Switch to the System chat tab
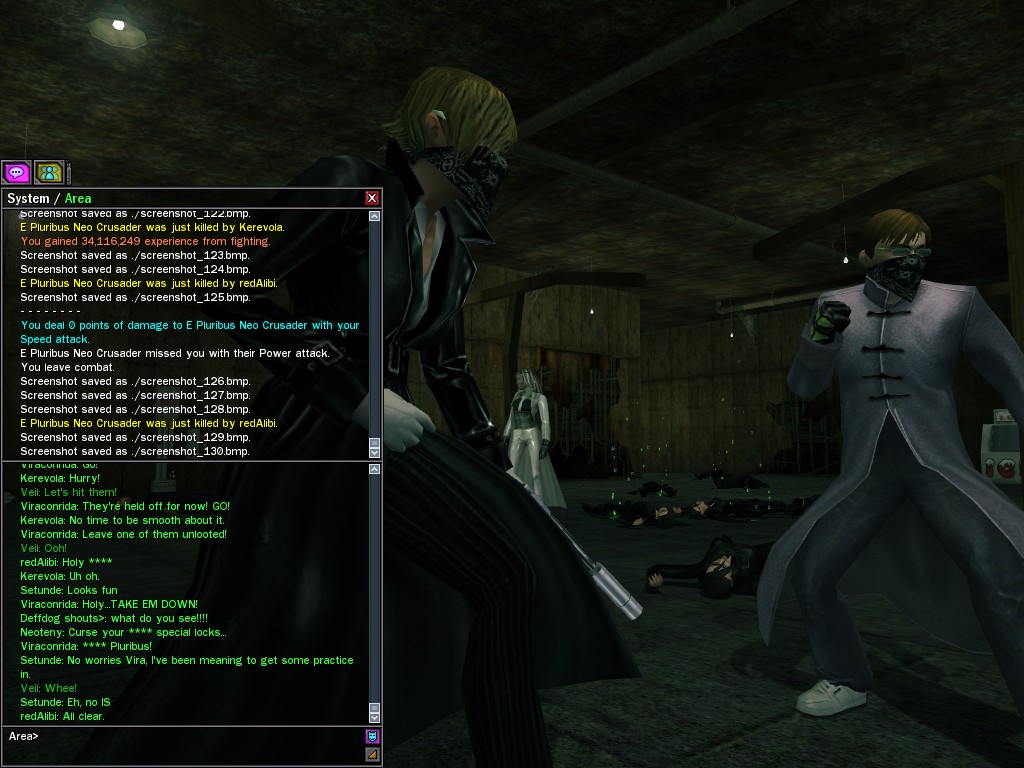The image size is (1024, 768). click(27, 198)
